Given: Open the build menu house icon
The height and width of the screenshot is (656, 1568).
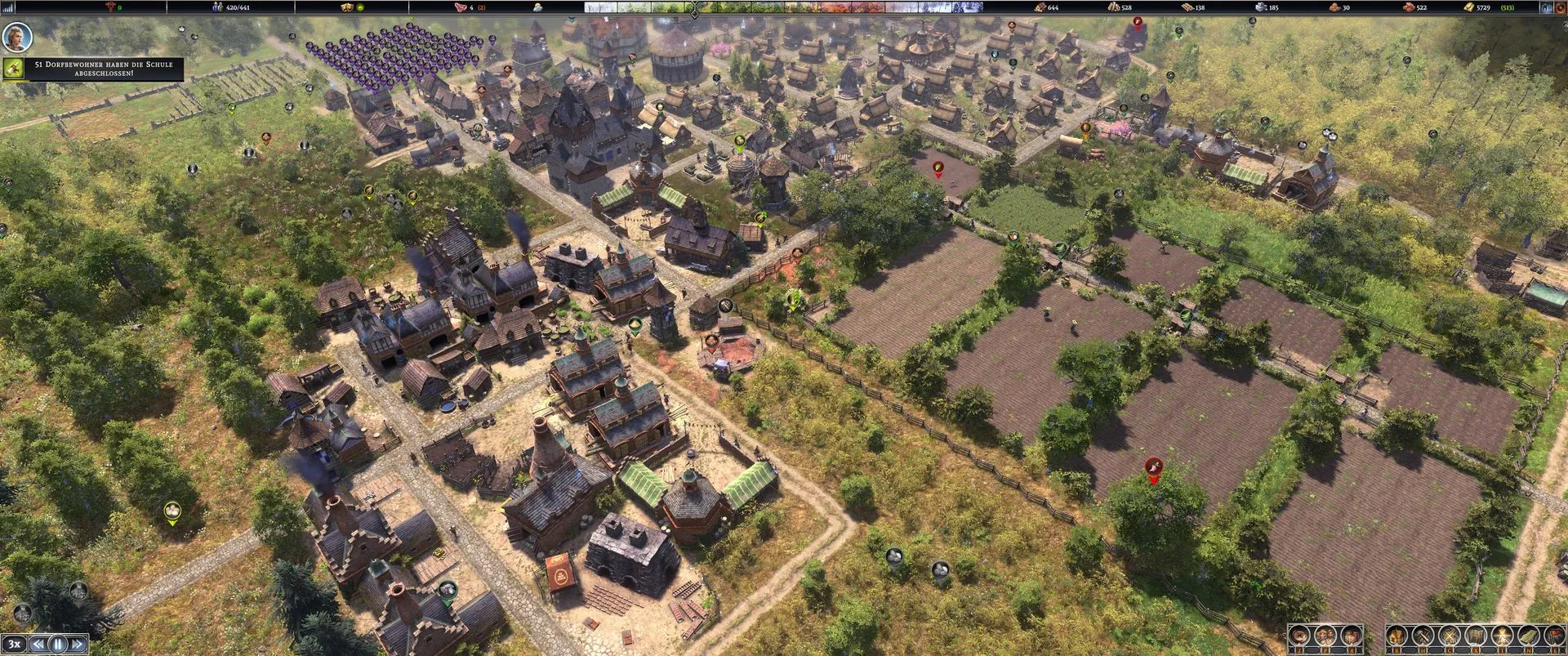Looking at the screenshot, I should [x=1398, y=636].
